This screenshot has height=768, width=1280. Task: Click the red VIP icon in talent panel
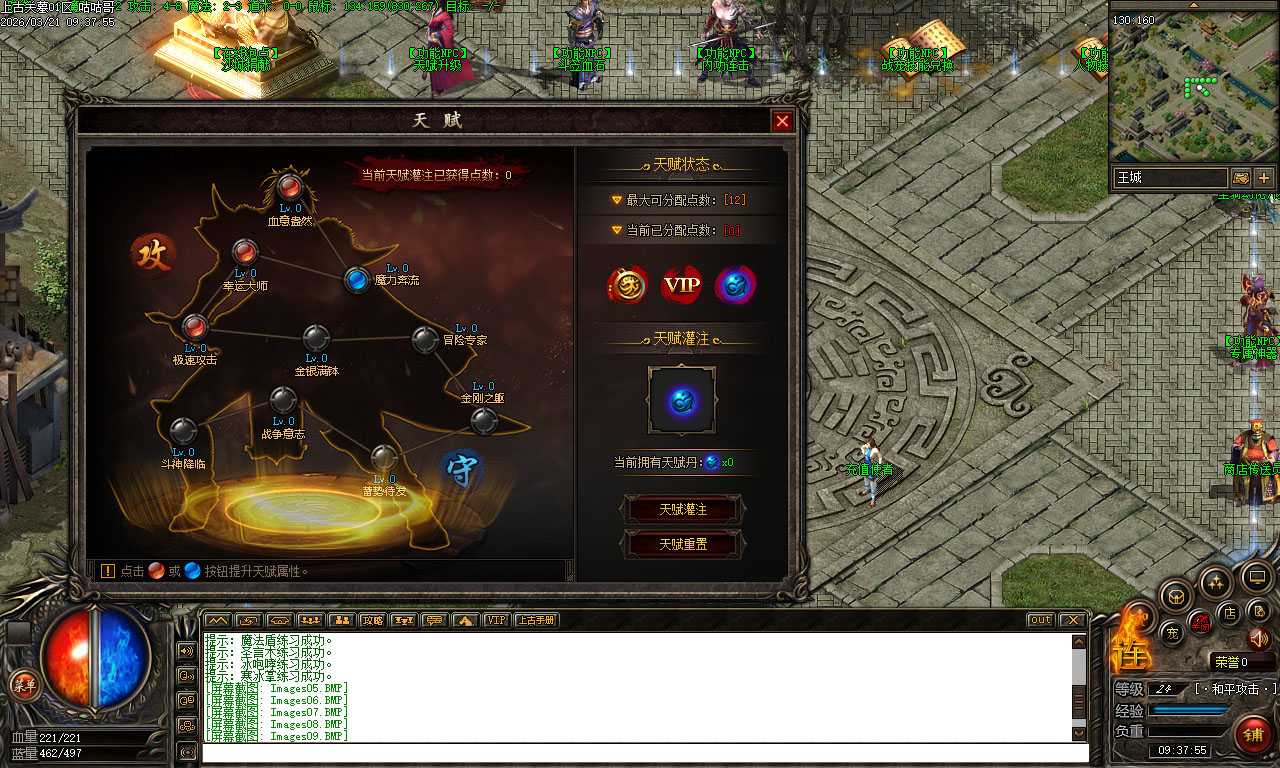point(683,285)
